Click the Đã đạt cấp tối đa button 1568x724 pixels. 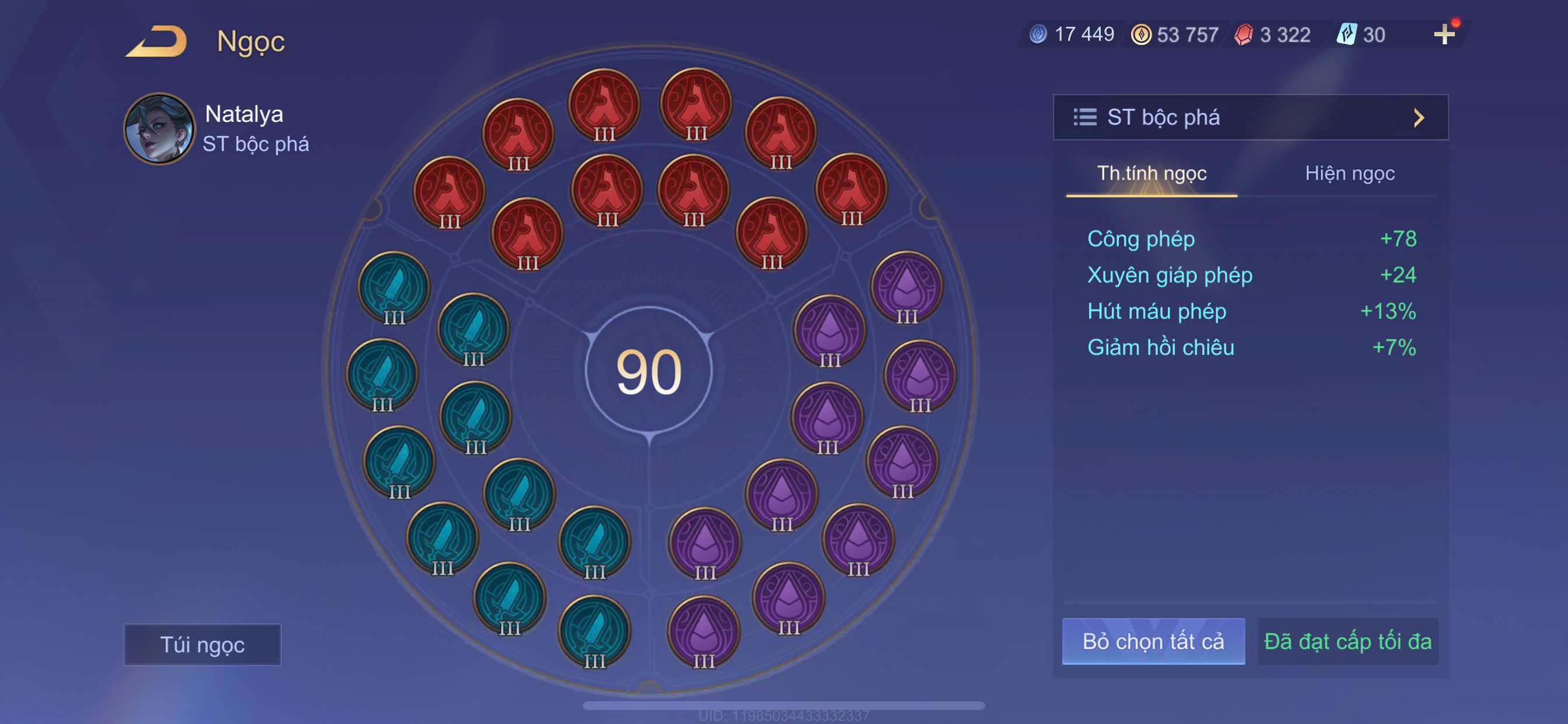coord(1347,641)
